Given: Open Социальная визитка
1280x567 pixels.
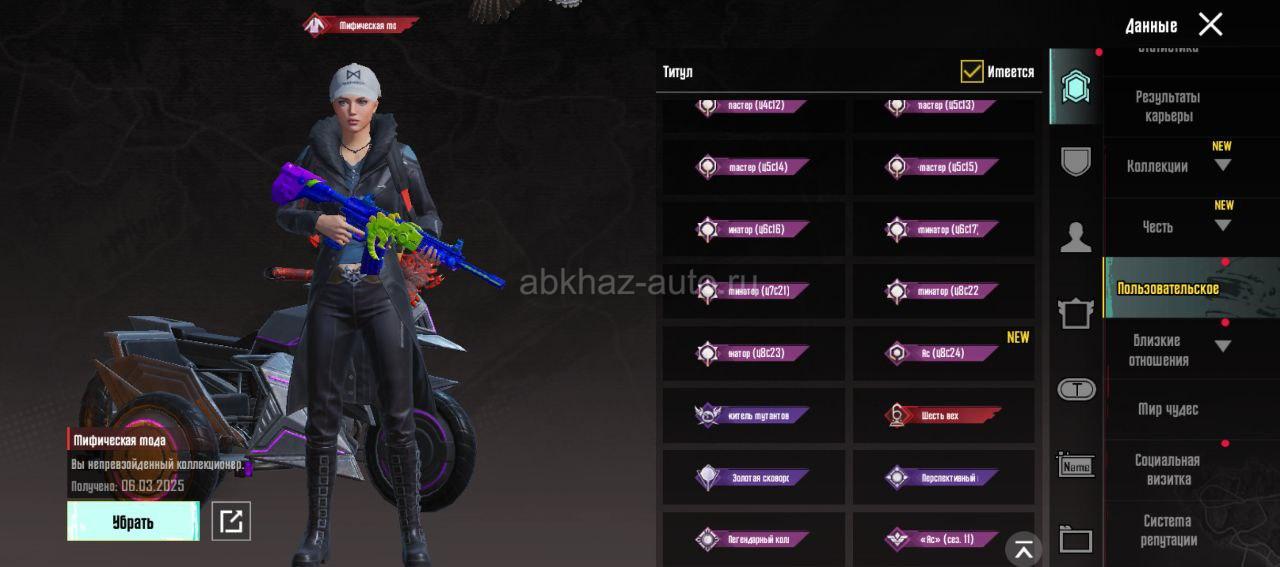Looking at the screenshot, I should click(1167, 470).
